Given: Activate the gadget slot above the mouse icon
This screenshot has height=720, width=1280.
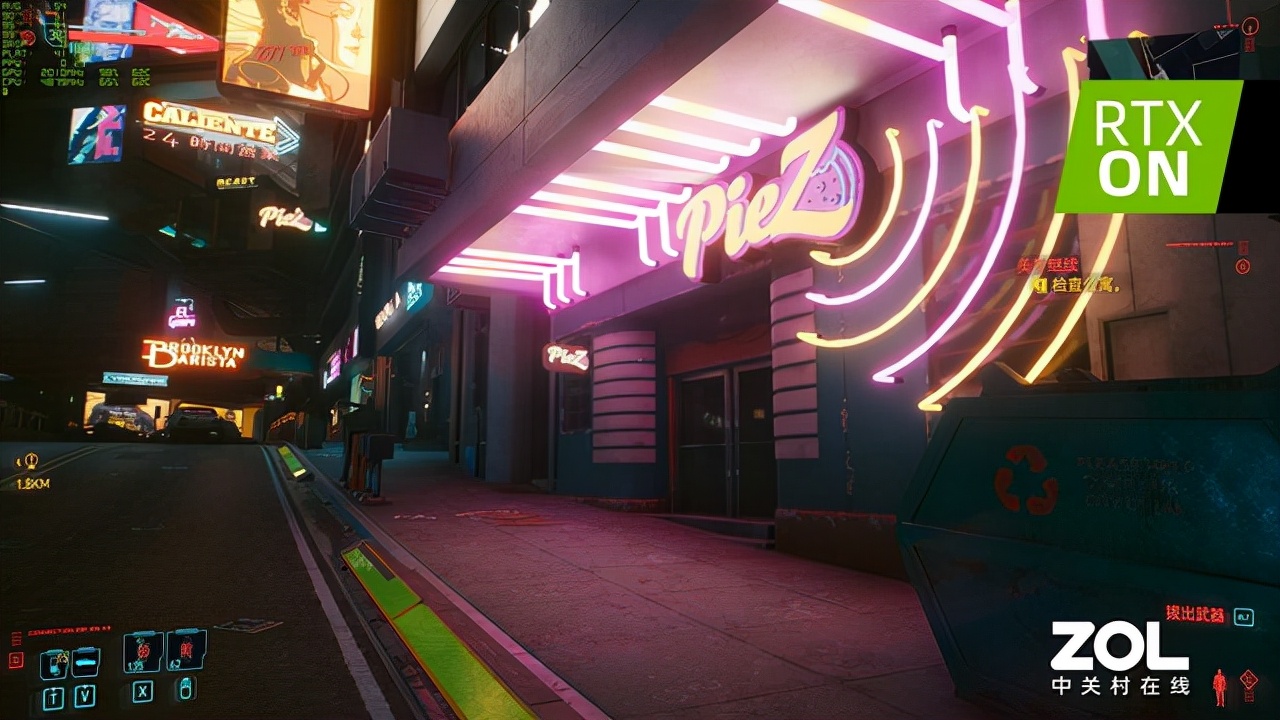Looking at the screenshot, I should coord(186,650).
